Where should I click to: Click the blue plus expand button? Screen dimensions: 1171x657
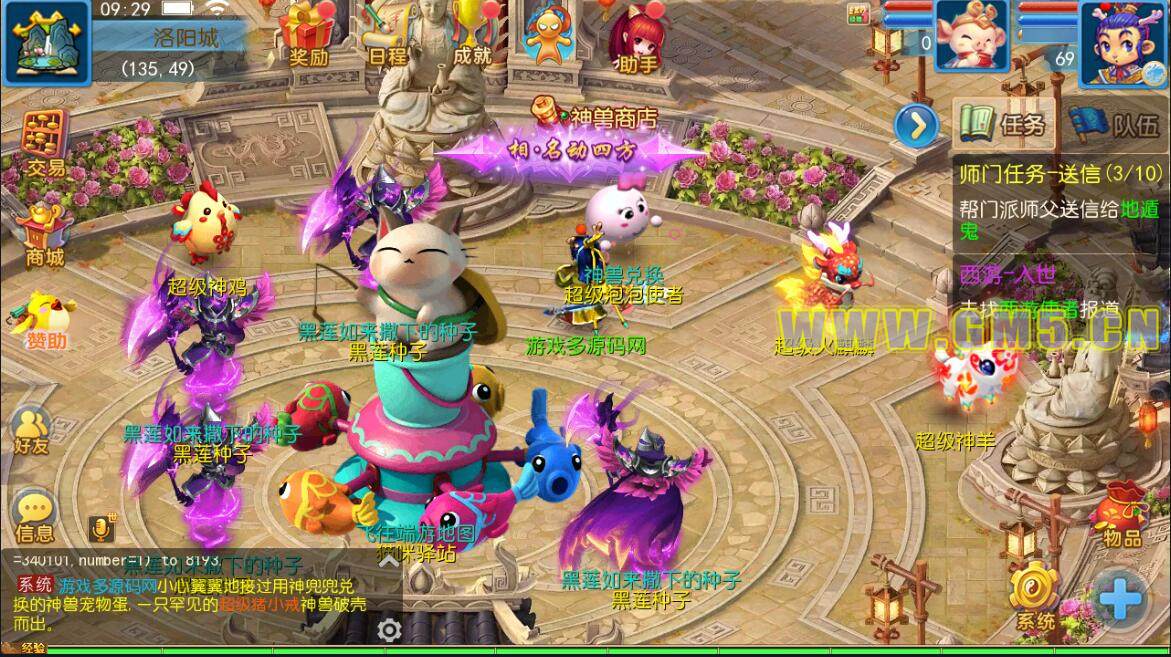pos(1118,600)
